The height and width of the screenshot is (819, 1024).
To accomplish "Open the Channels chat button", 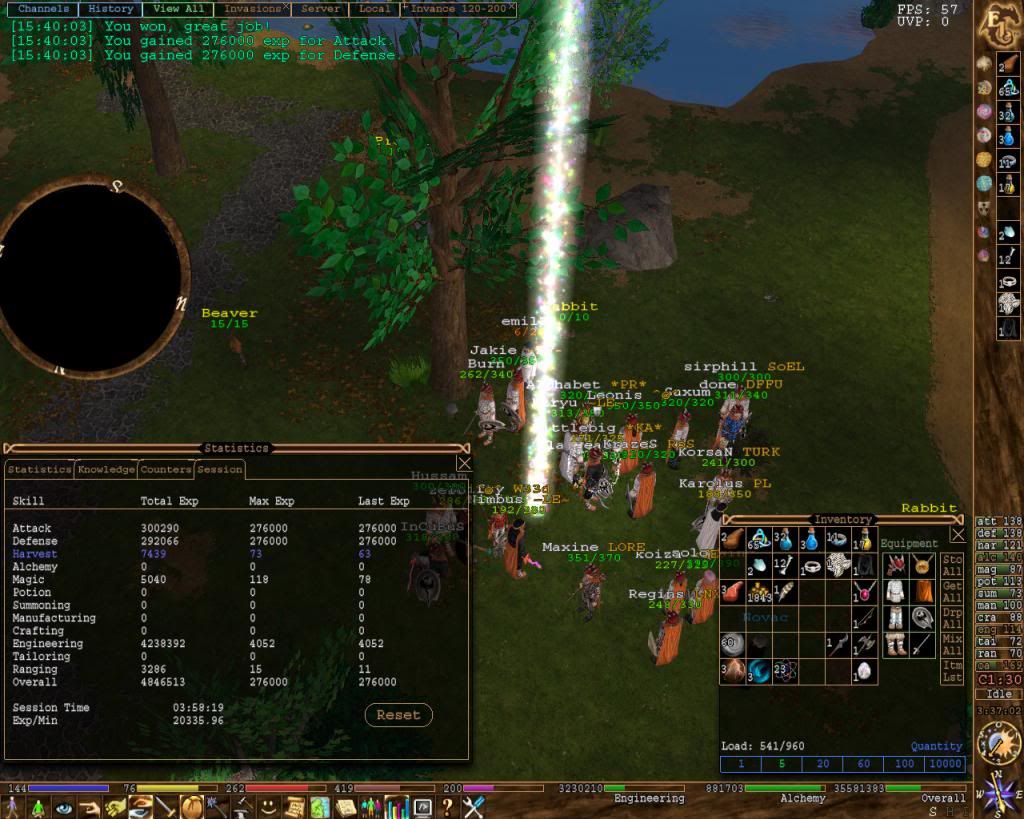I will pyautogui.click(x=43, y=8).
